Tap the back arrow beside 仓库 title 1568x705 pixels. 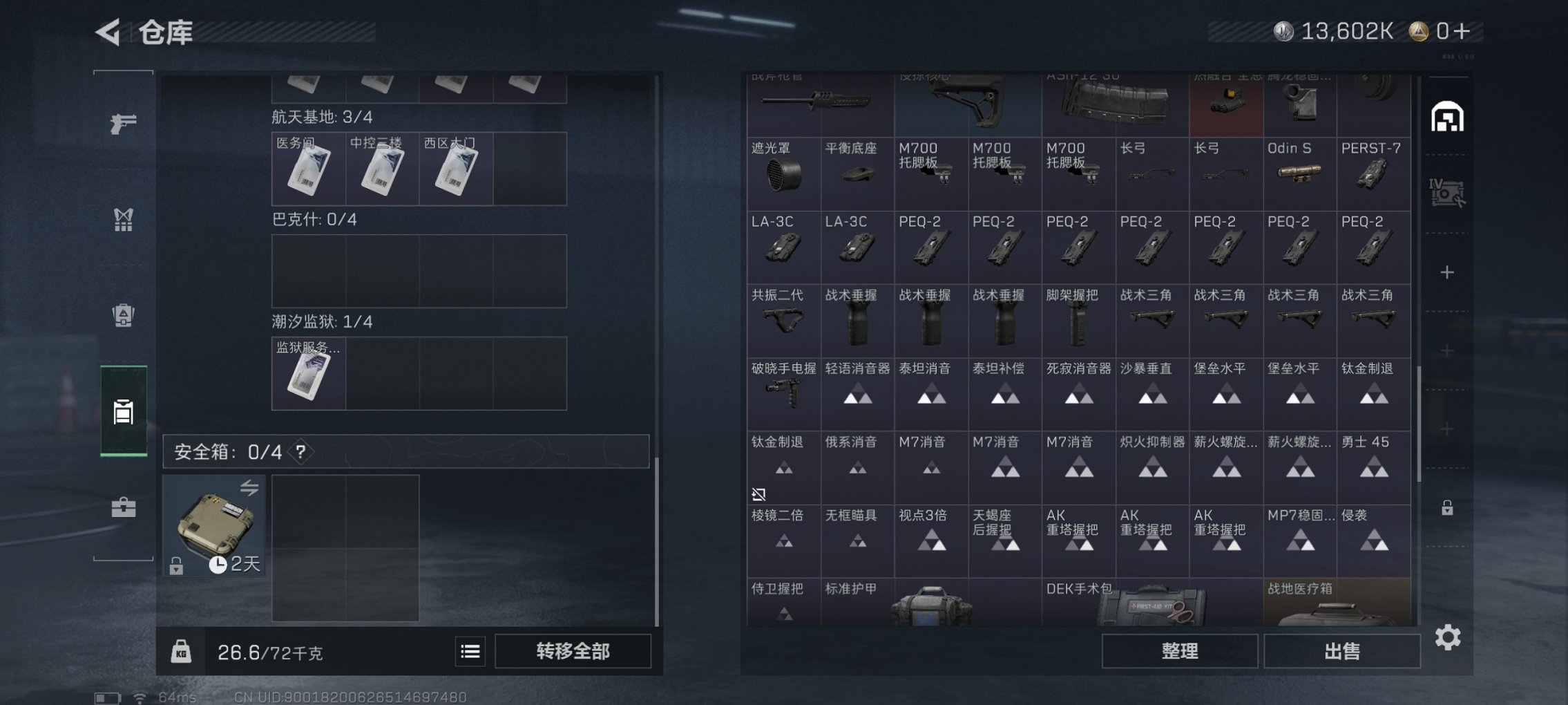pos(108,32)
